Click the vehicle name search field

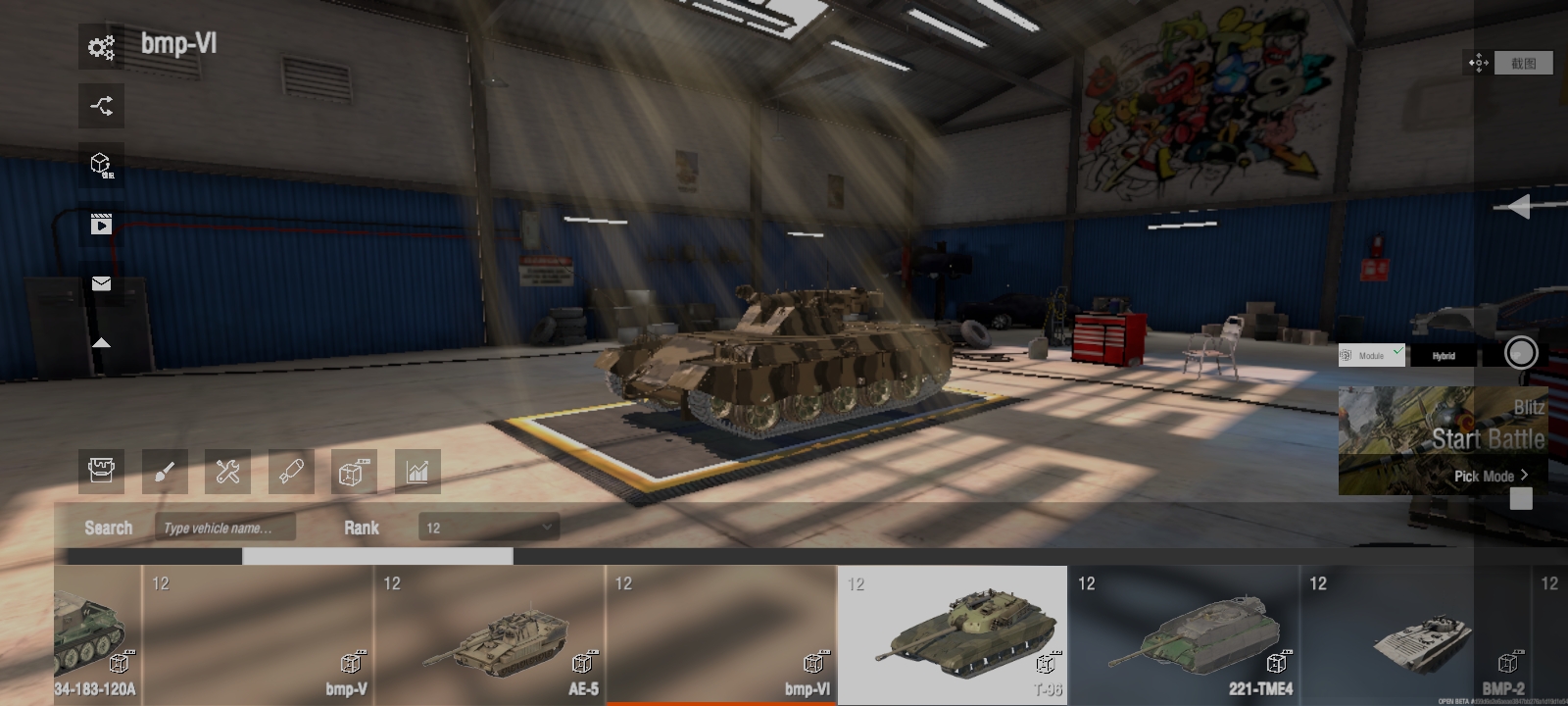pos(225,527)
